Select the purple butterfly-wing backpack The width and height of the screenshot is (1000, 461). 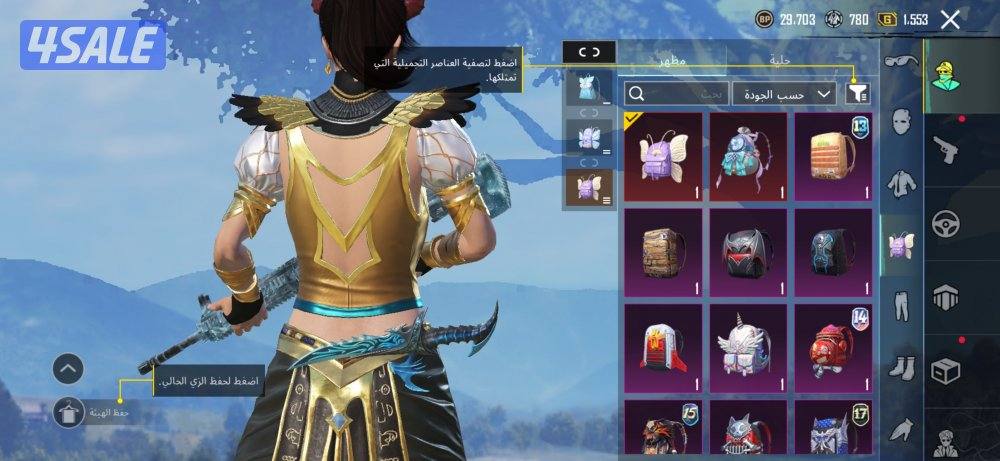tap(663, 156)
